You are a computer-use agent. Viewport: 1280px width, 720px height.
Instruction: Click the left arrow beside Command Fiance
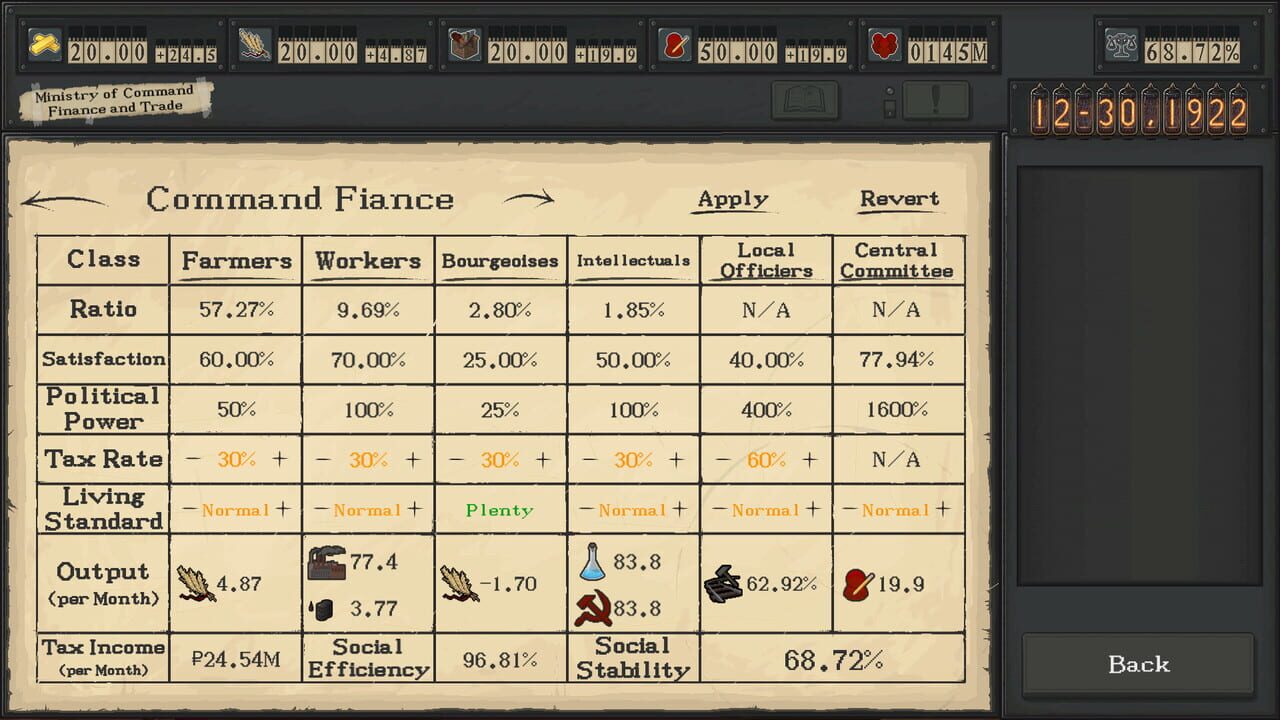click(x=65, y=199)
